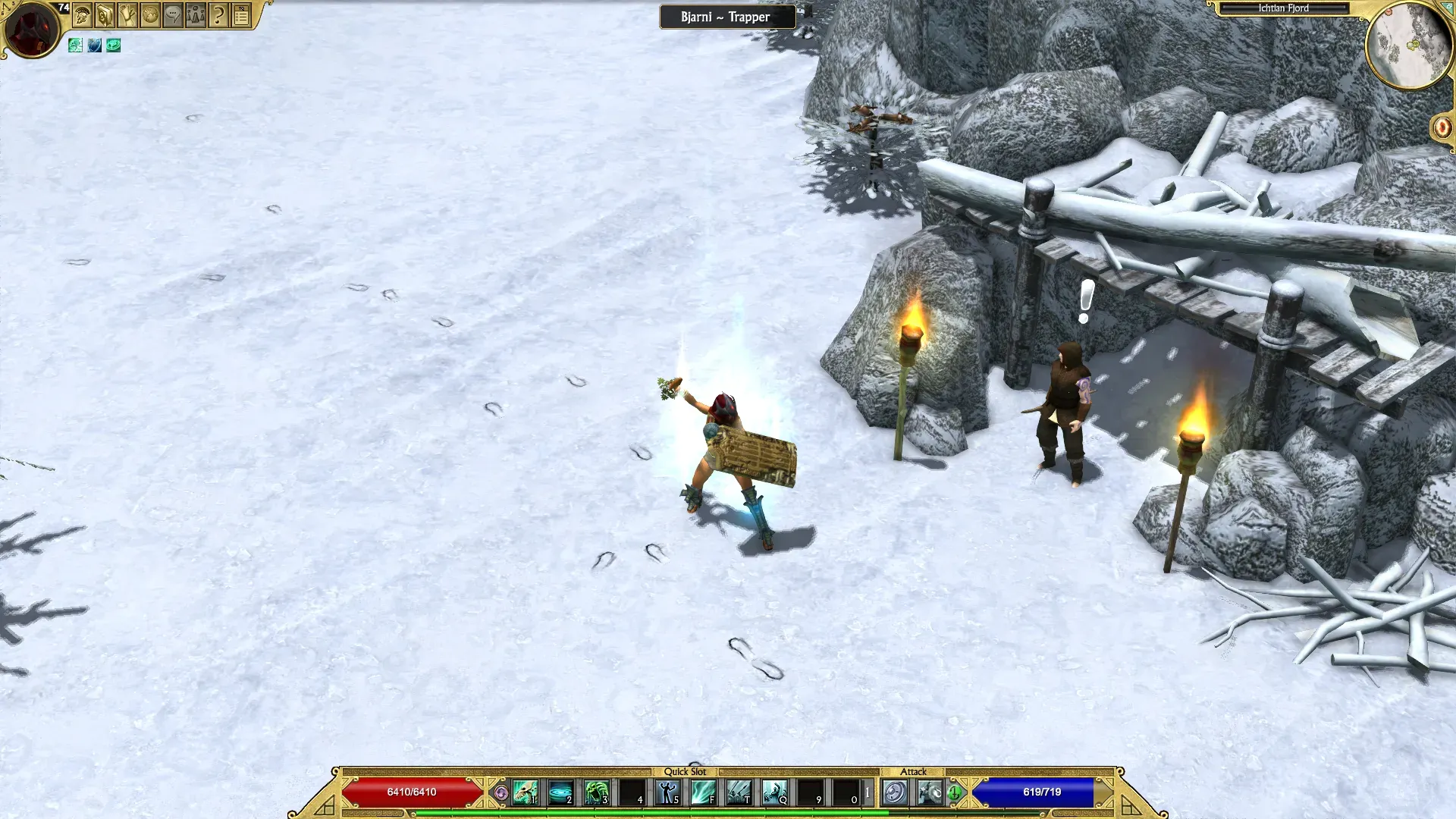Image resolution: width=1456 pixels, height=819 pixels.
Task: Activate the green slash skill on F
Action: 703,792
